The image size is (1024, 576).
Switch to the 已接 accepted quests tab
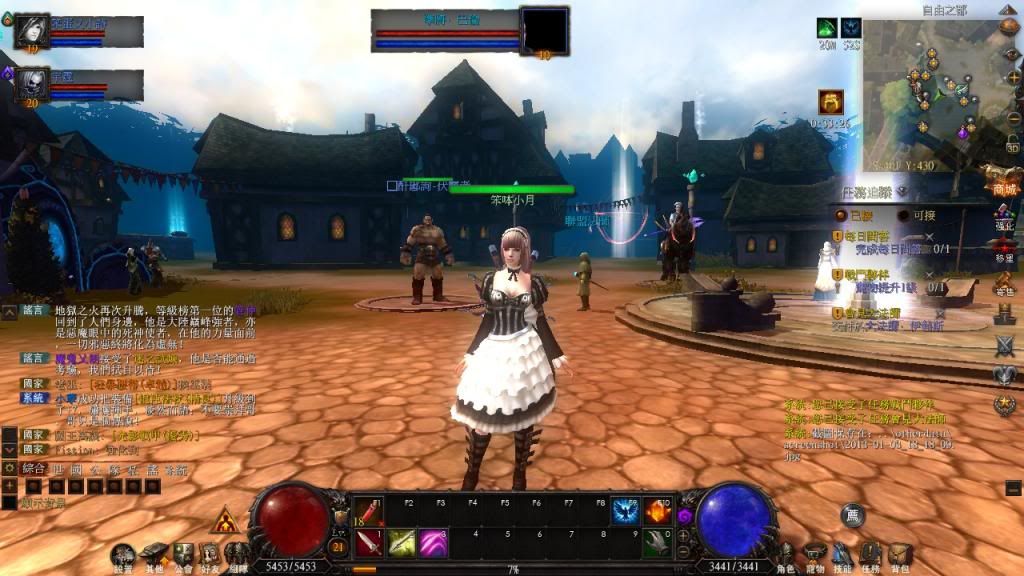(x=854, y=215)
